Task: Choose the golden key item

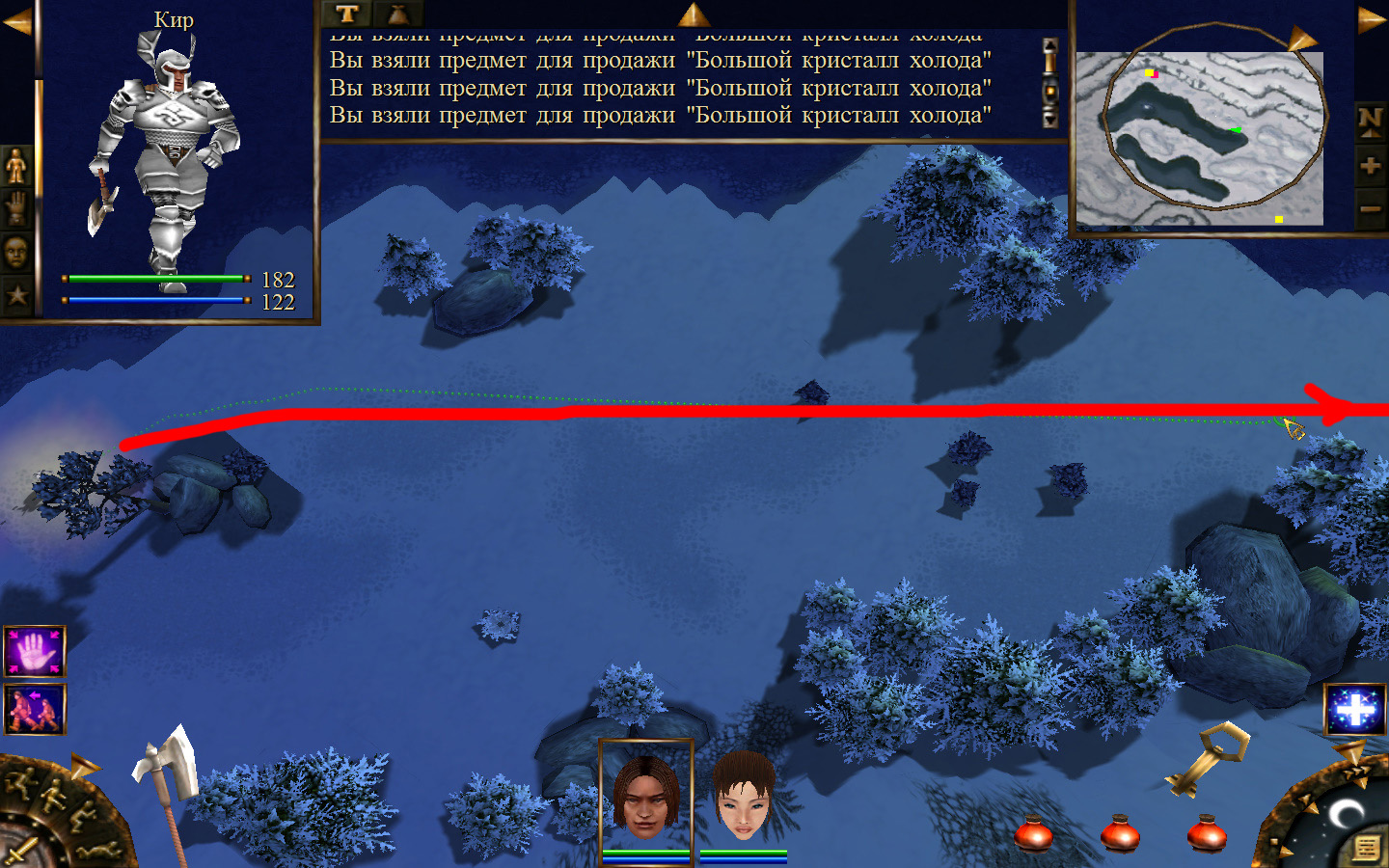Action: tap(1206, 759)
